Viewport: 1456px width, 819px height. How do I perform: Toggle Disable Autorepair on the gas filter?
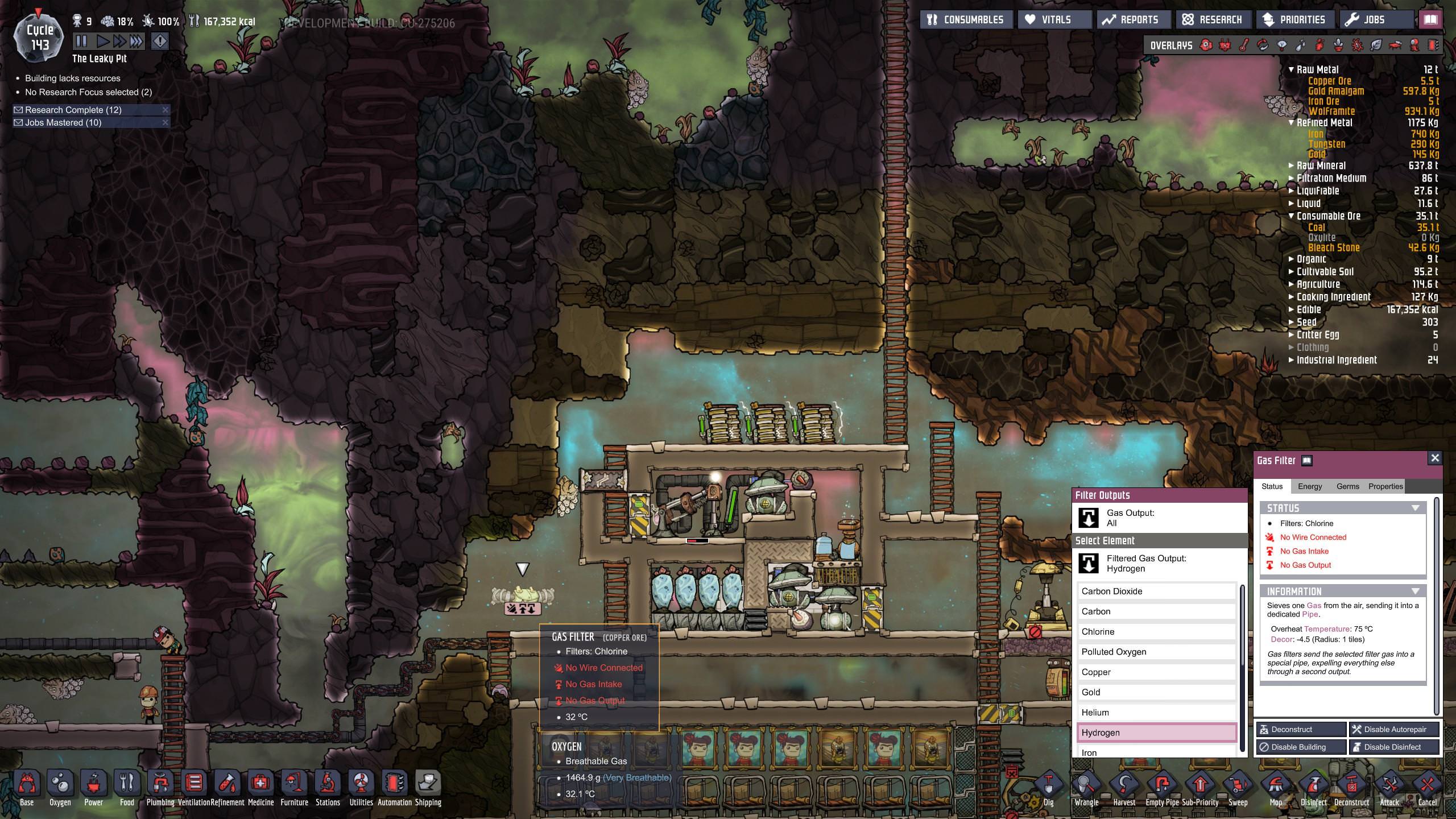pyautogui.click(x=1394, y=729)
